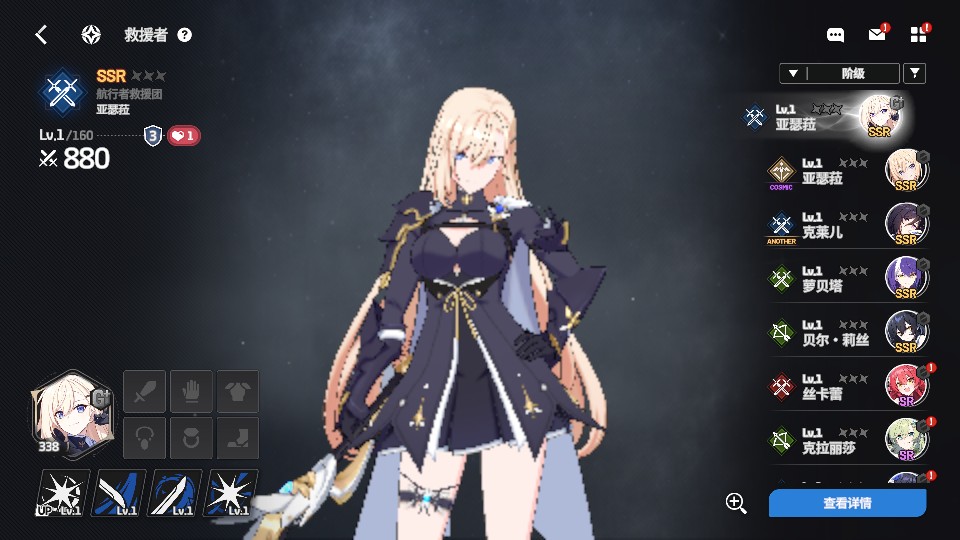Open the home emblem icon

point(91,35)
